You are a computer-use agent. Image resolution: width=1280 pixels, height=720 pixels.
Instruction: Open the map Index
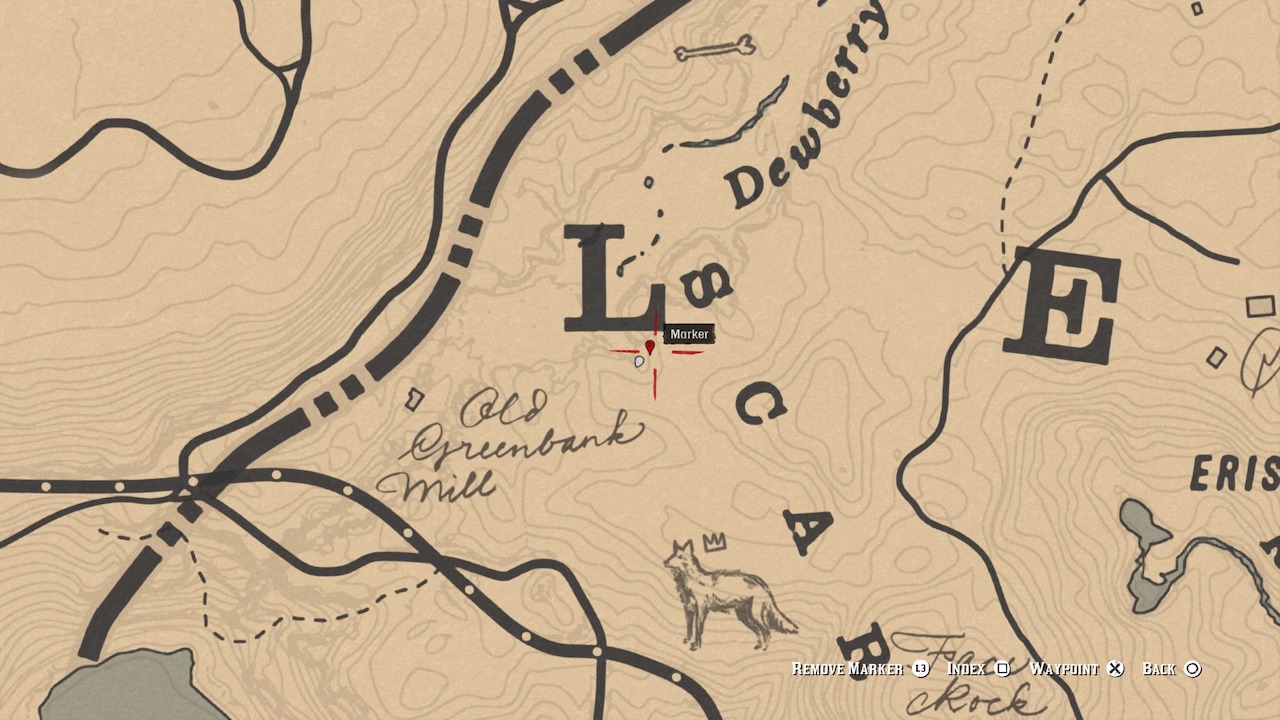(967, 668)
